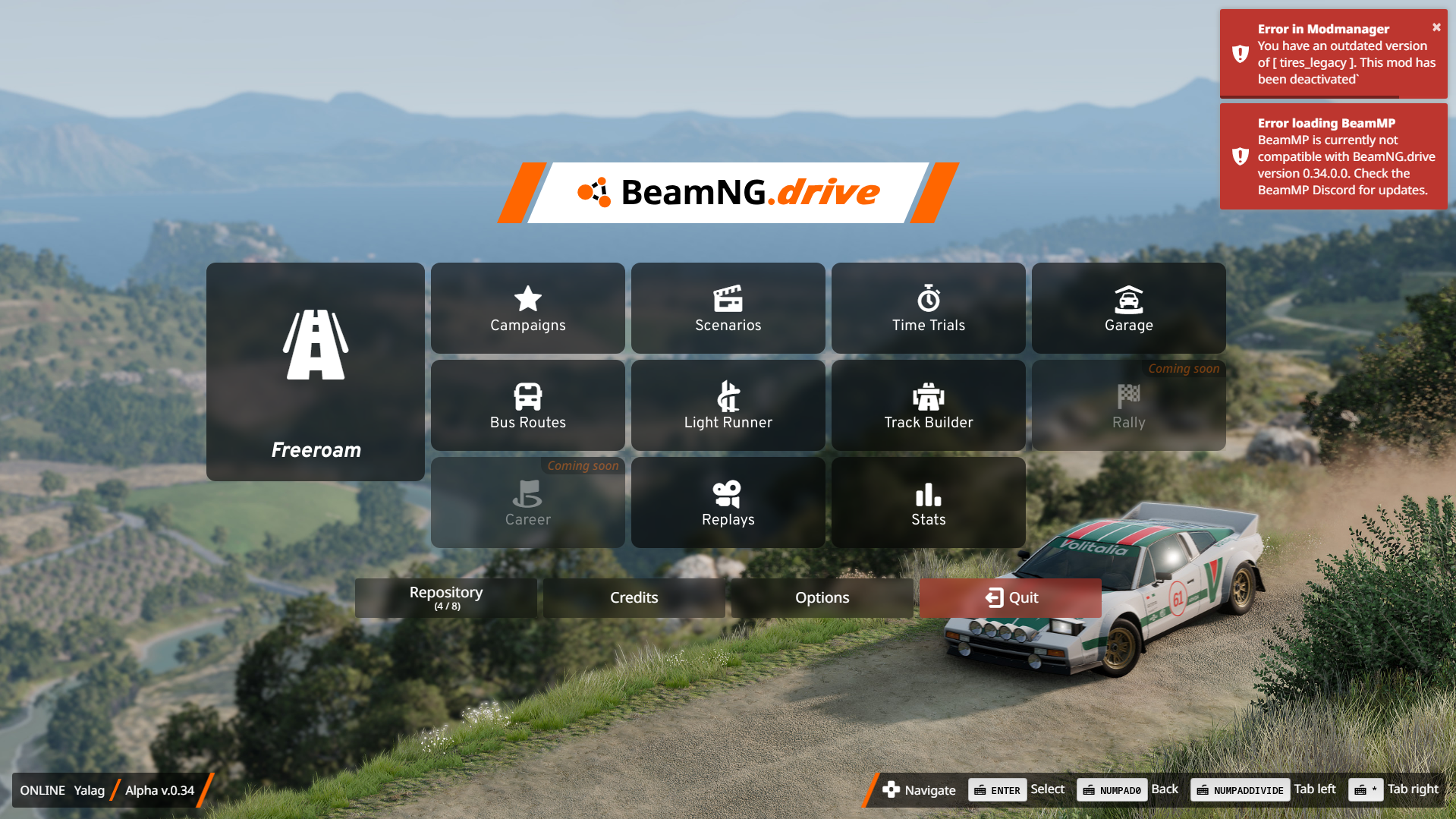Click the ONLINE Yalag account status
This screenshot has height=819, width=1456.
click(62, 790)
